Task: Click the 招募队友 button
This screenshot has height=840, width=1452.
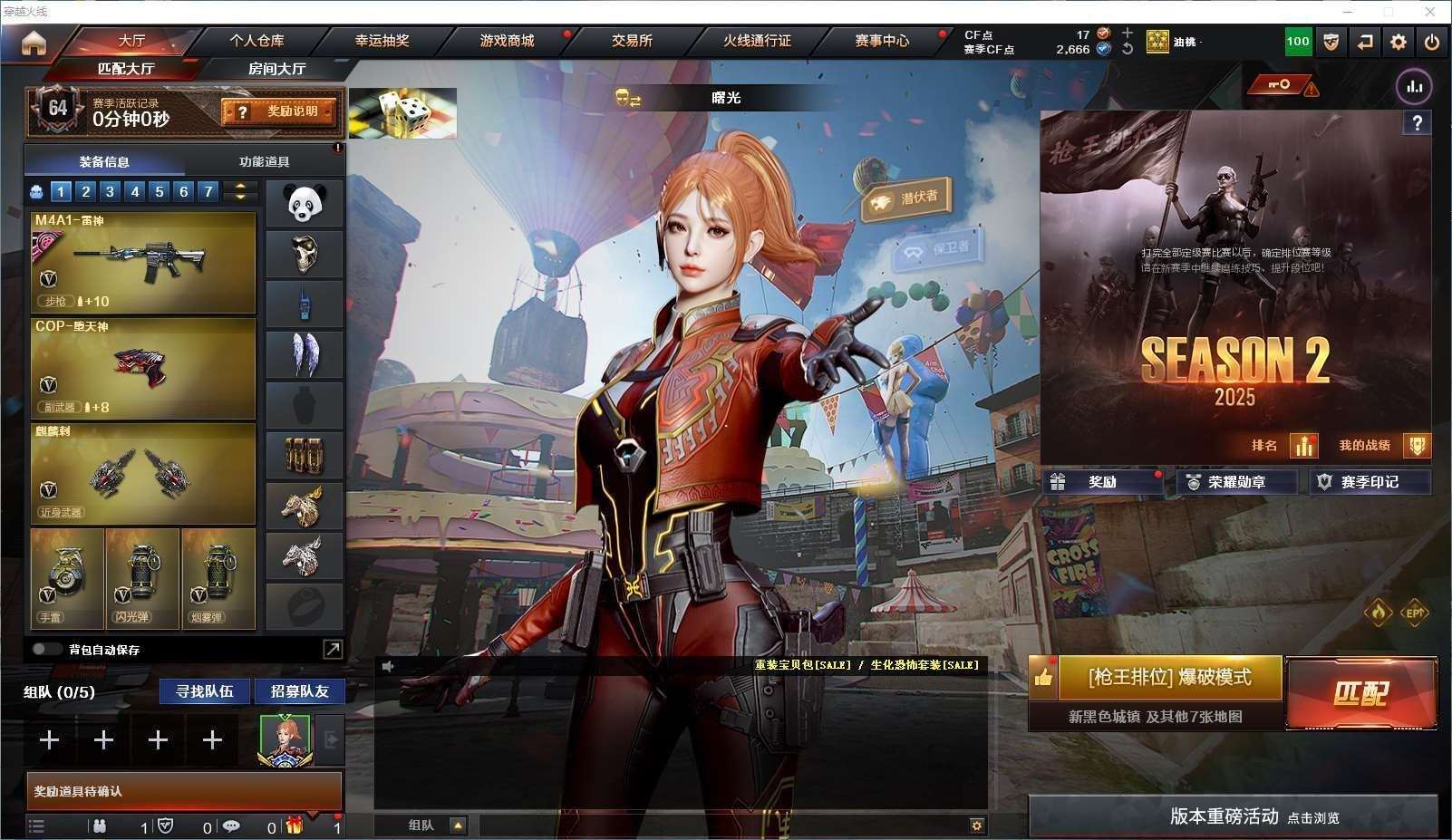Action: (299, 691)
